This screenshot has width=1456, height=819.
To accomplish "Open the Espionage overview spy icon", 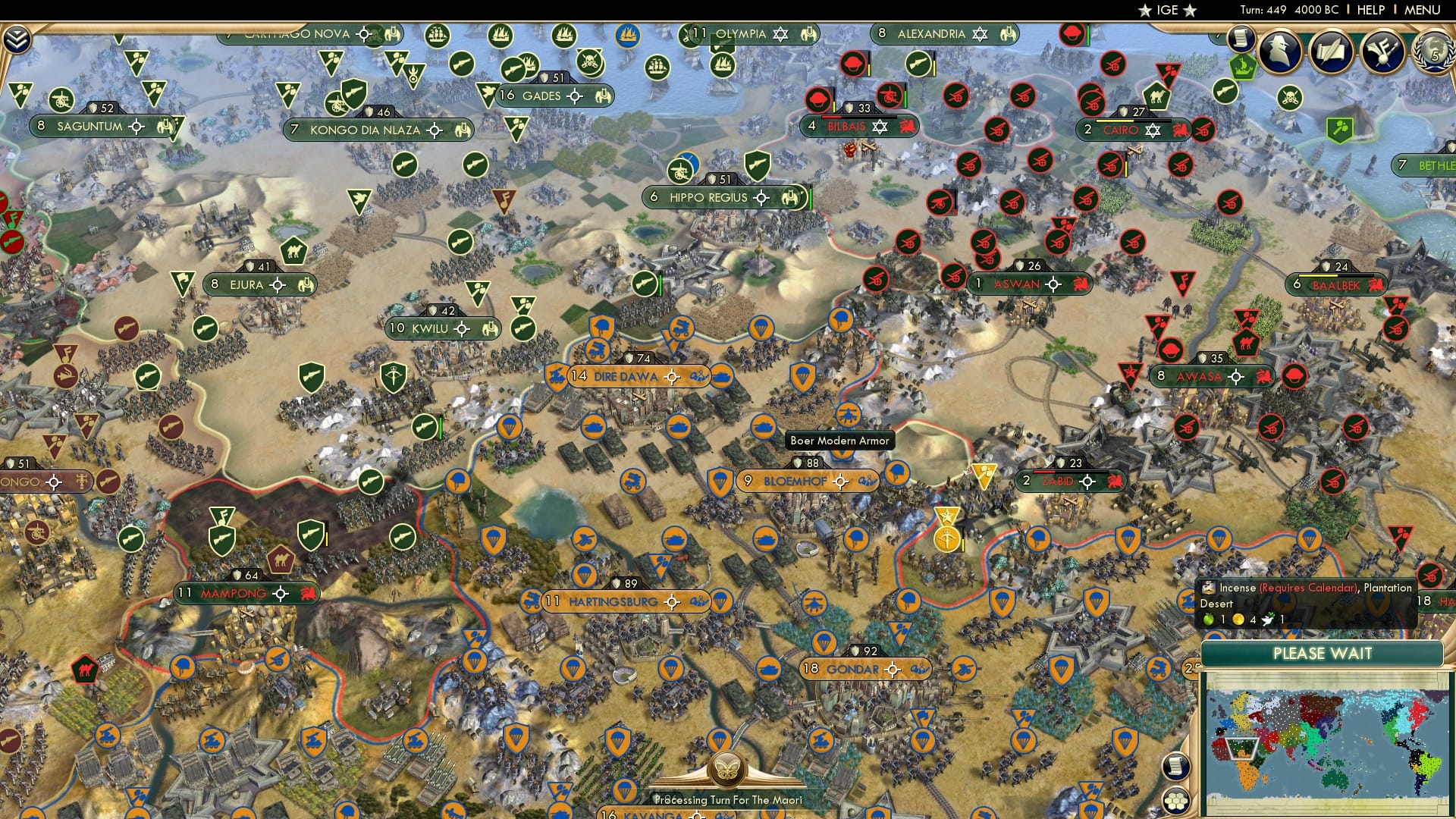I will click(x=1280, y=52).
